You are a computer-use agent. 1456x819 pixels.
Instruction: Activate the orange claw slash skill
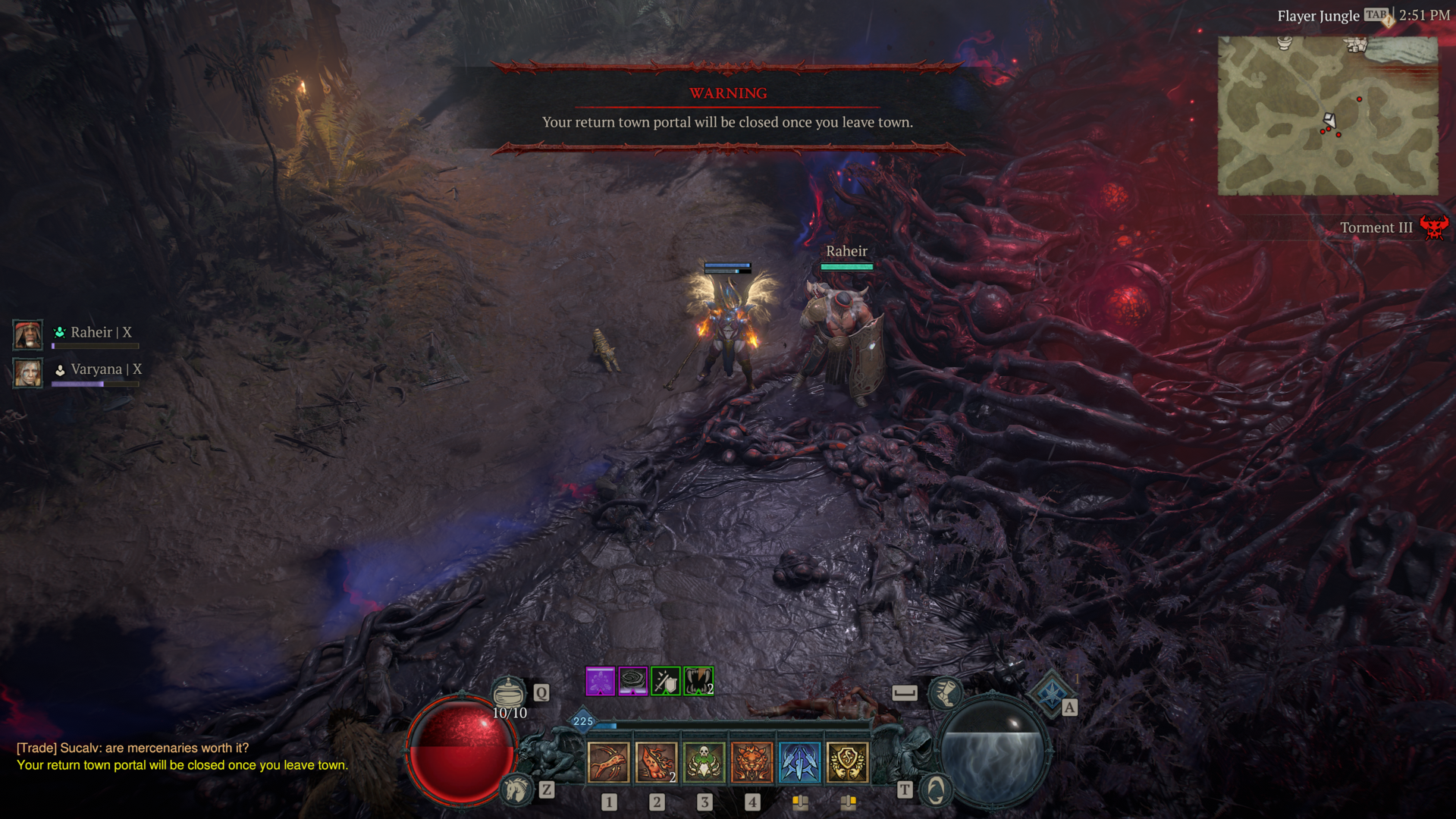point(608,762)
